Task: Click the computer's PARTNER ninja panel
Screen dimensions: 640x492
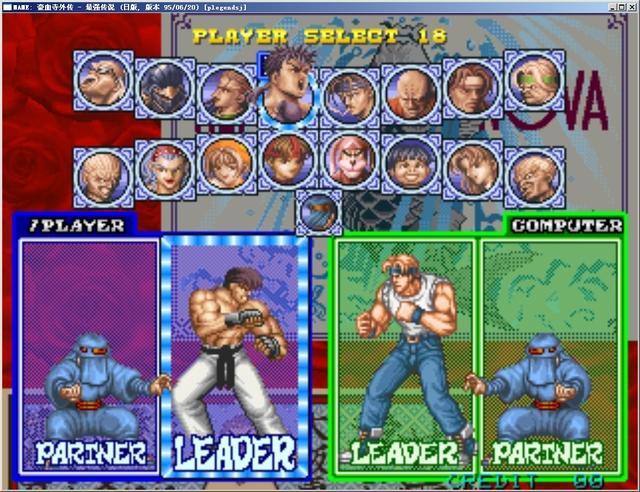Action: (x=550, y=355)
